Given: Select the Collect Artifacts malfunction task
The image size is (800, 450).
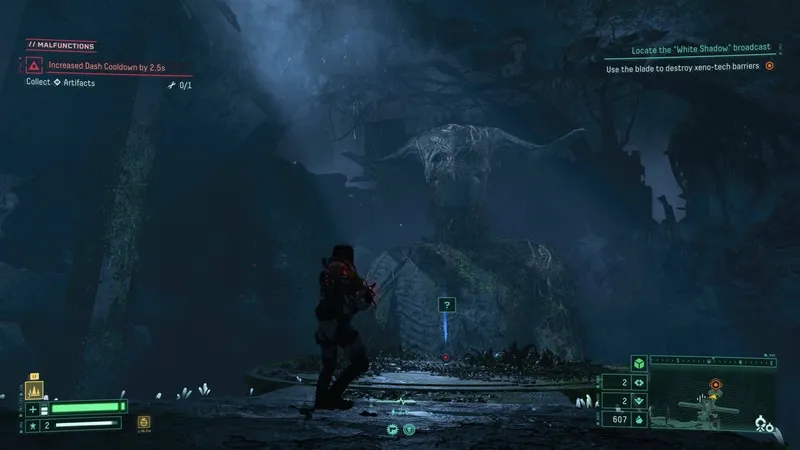Looking at the screenshot, I should point(62,82).
